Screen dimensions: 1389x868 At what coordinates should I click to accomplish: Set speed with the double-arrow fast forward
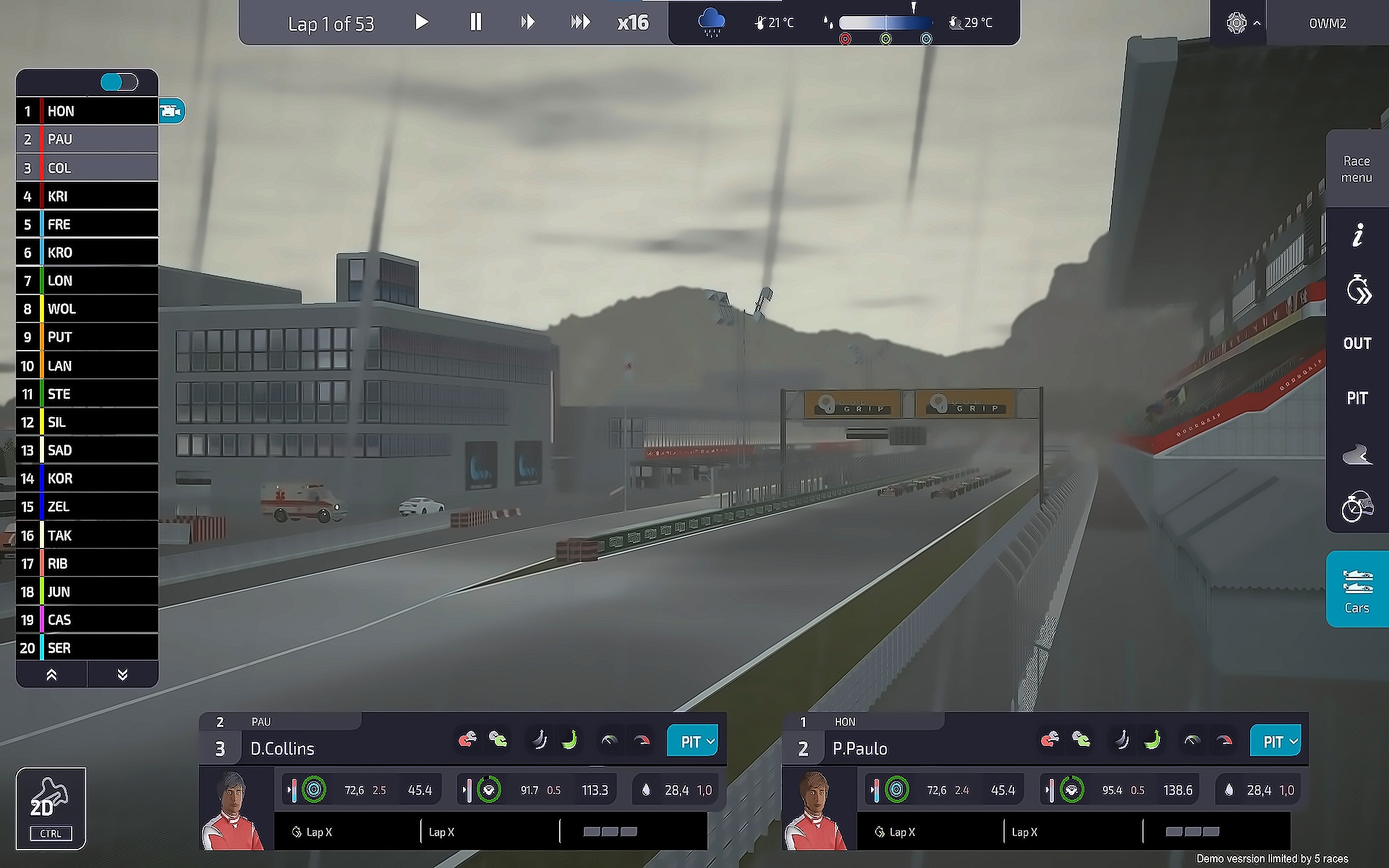coord(527,23)
